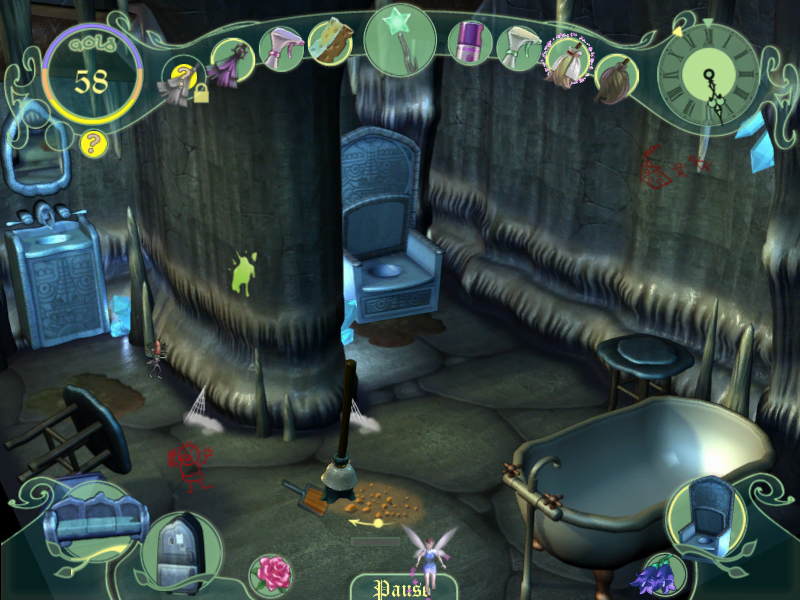Pick the pink spray bottle tool
Image resolution: width=800 pixels, height=600 pixels.
point(281,46)
